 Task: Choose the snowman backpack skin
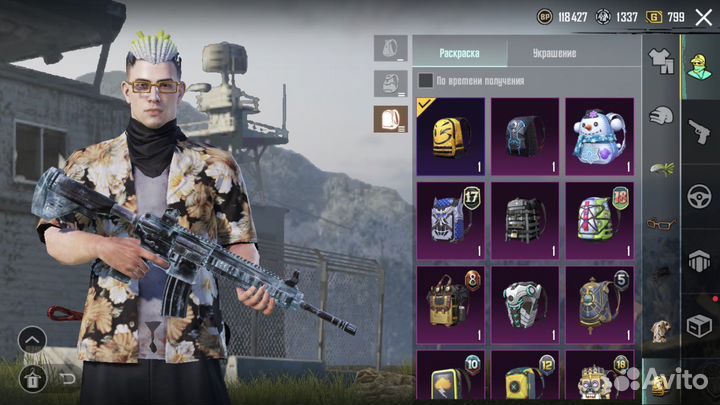tap(600, 136)
